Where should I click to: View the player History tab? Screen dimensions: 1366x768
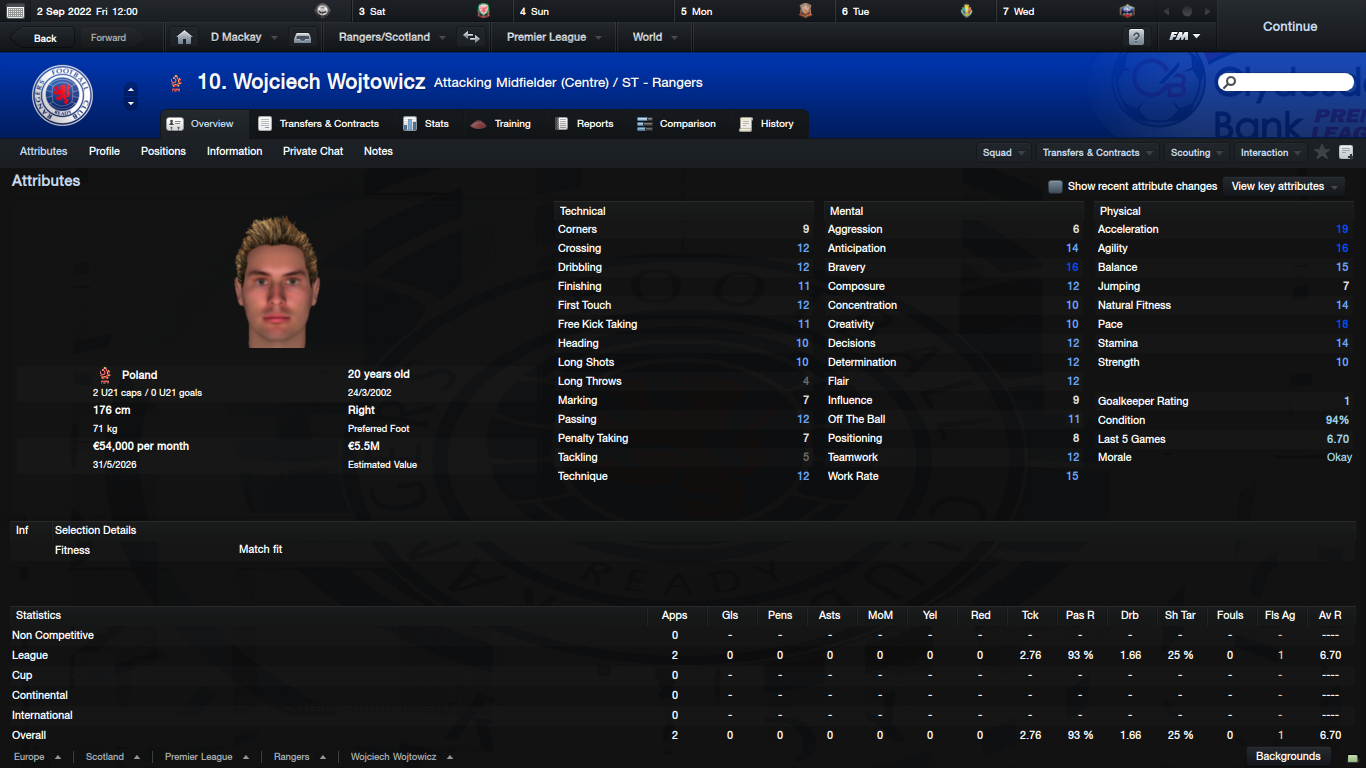766,124
